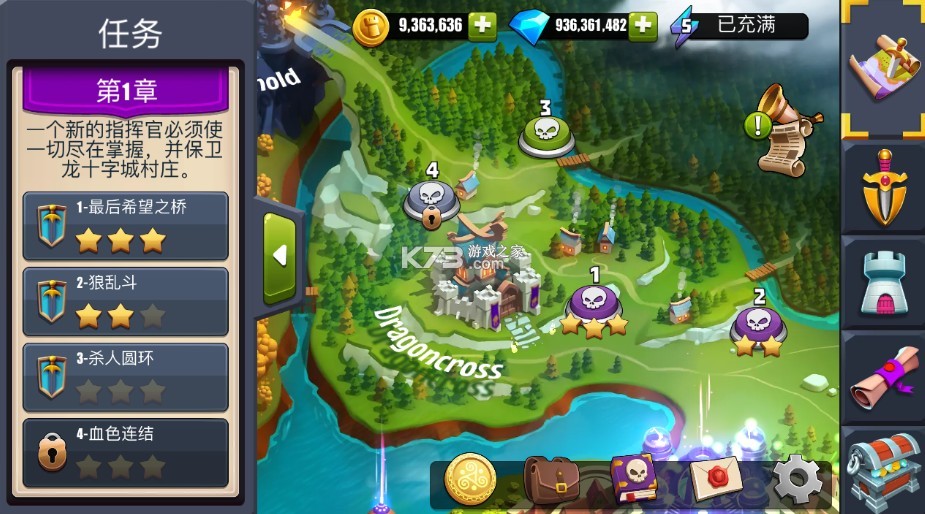
Task: Open the treasure chest tab
Action: [x=883, y=470]
